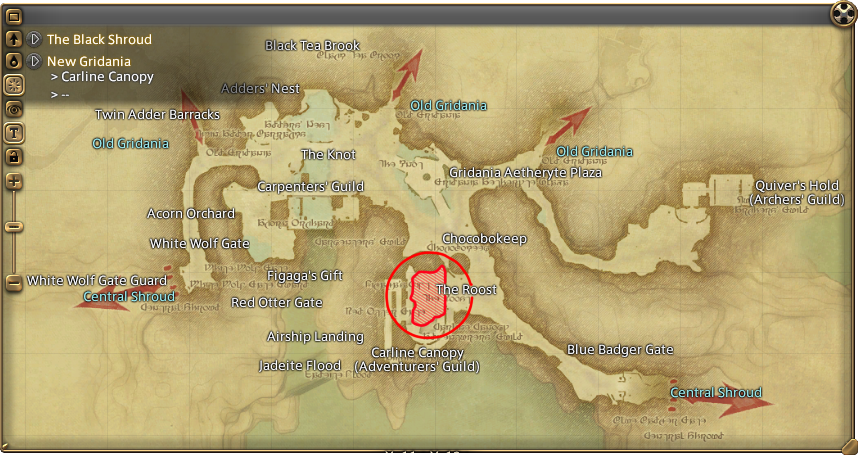Click the highlighted sun-shaped map button

tap(14, 84)
